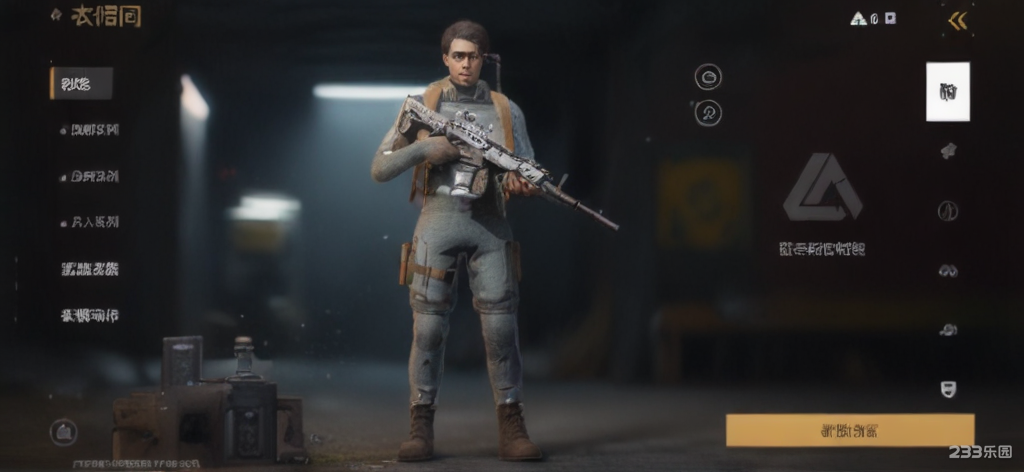This screenshot has height=472, width=1024.
Task: Select the highlighted white clothing category tab
Action: pyautogui.click(x=947, y=92)
